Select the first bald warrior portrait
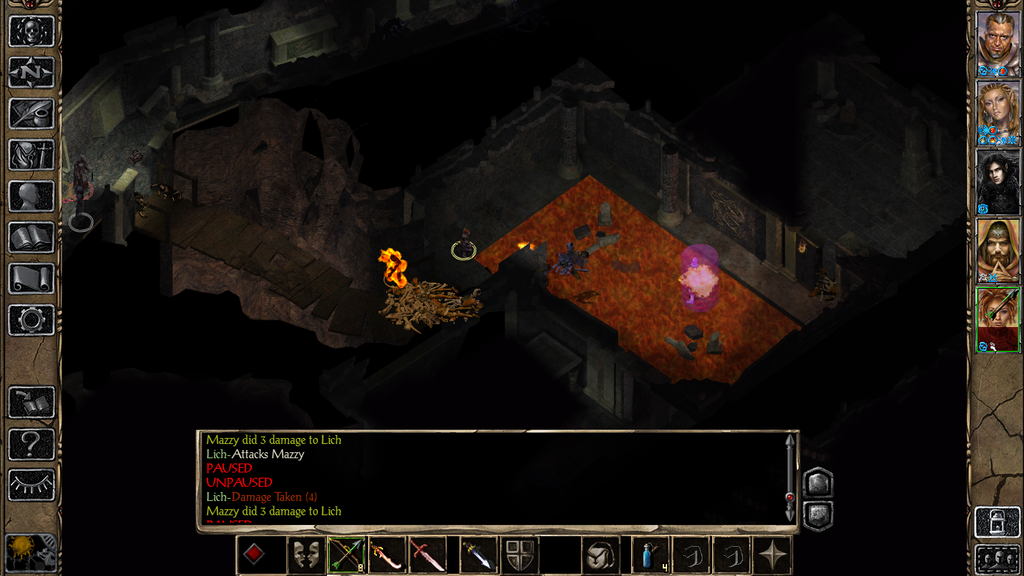Viewport: 1024px width, 576px height. [997, 43]
